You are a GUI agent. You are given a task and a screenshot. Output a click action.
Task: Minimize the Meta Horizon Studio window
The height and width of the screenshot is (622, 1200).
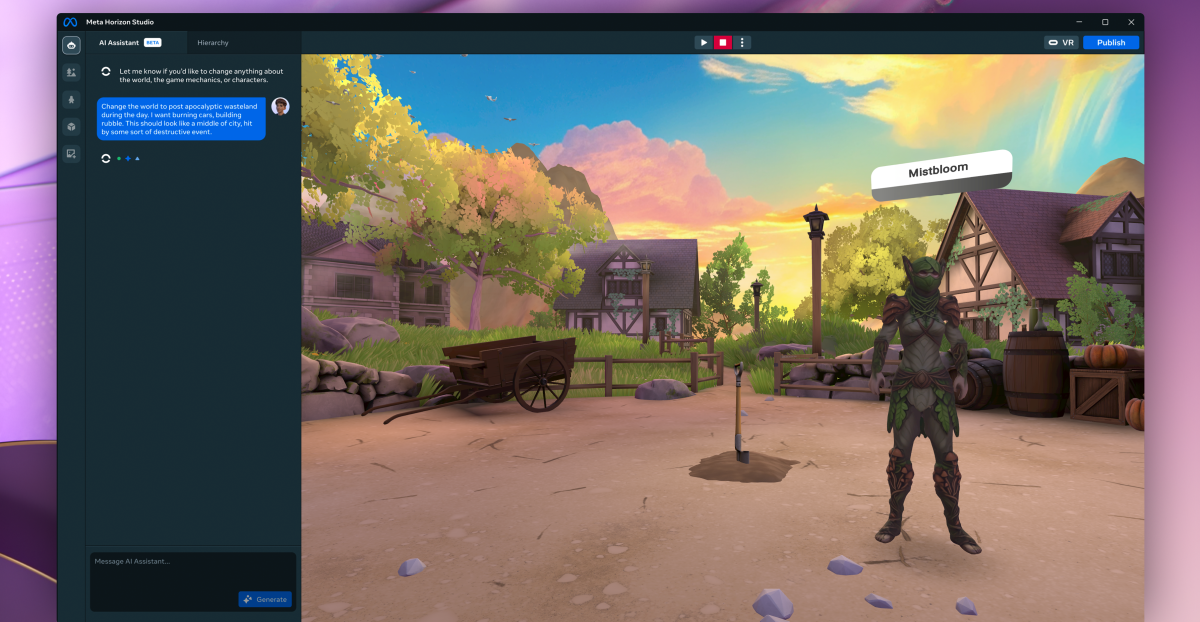(1079, 22)
